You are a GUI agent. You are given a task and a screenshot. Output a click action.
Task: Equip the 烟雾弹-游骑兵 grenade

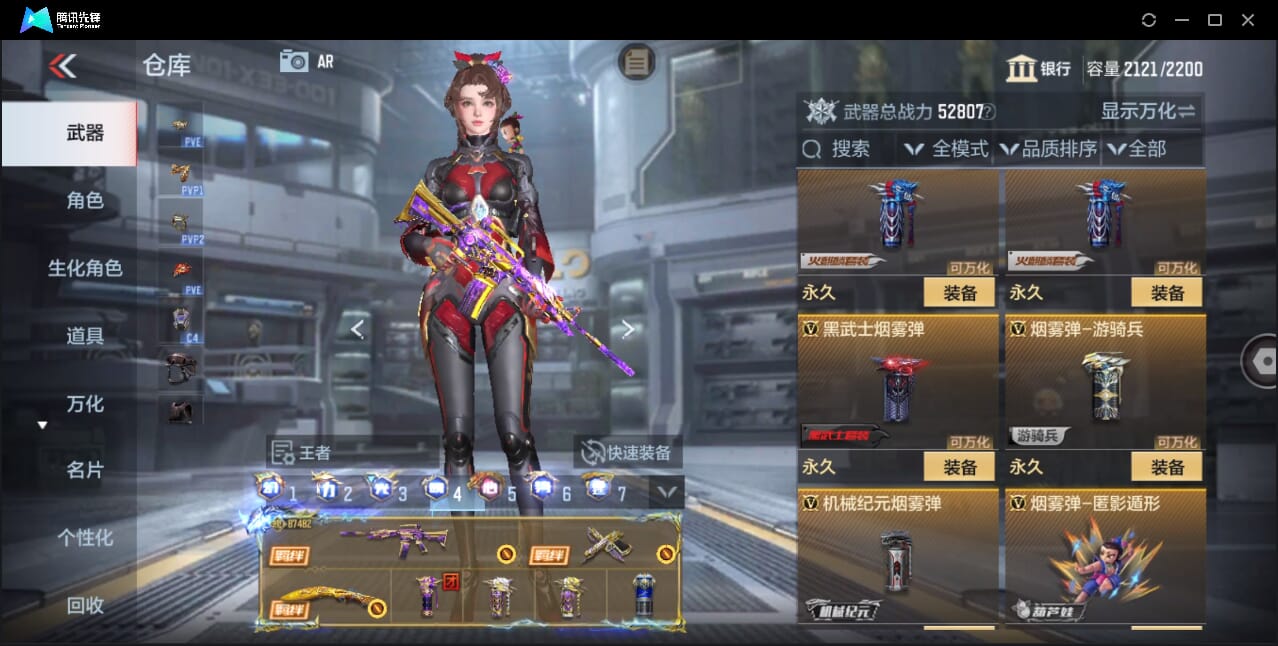point(1166,467)
